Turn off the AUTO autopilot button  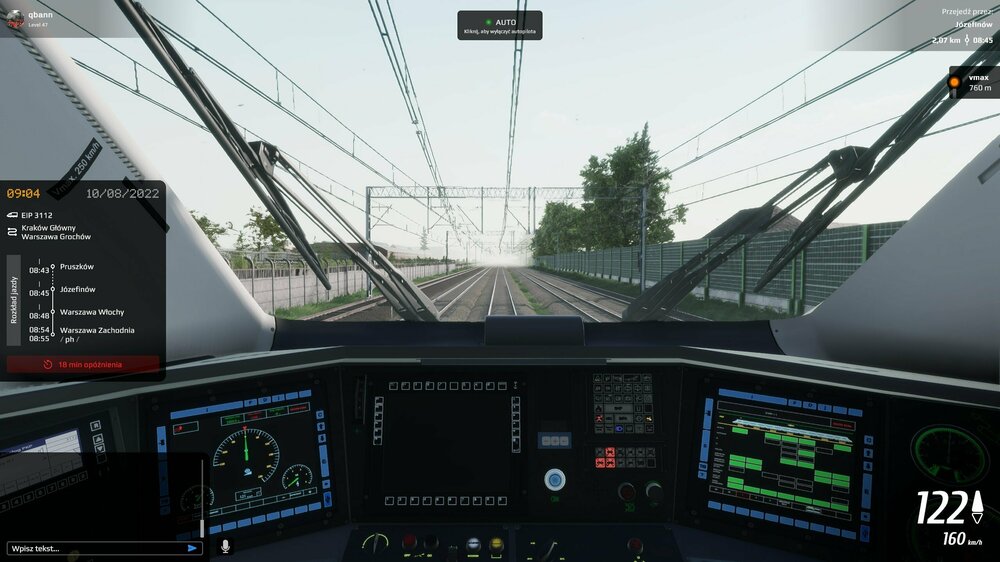[500, 26]
